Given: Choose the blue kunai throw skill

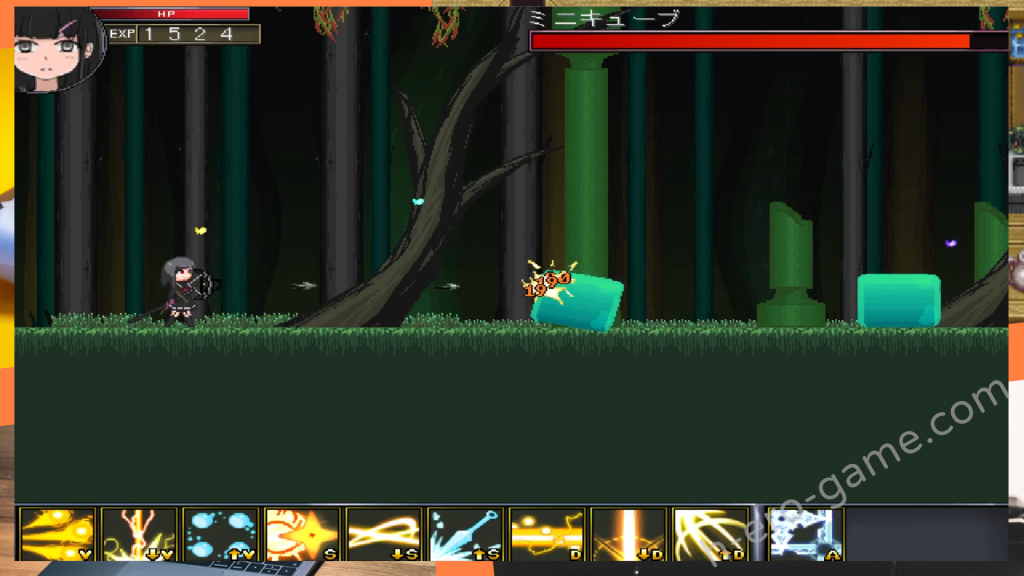Looking at the screenshot, I should point(465,534).
